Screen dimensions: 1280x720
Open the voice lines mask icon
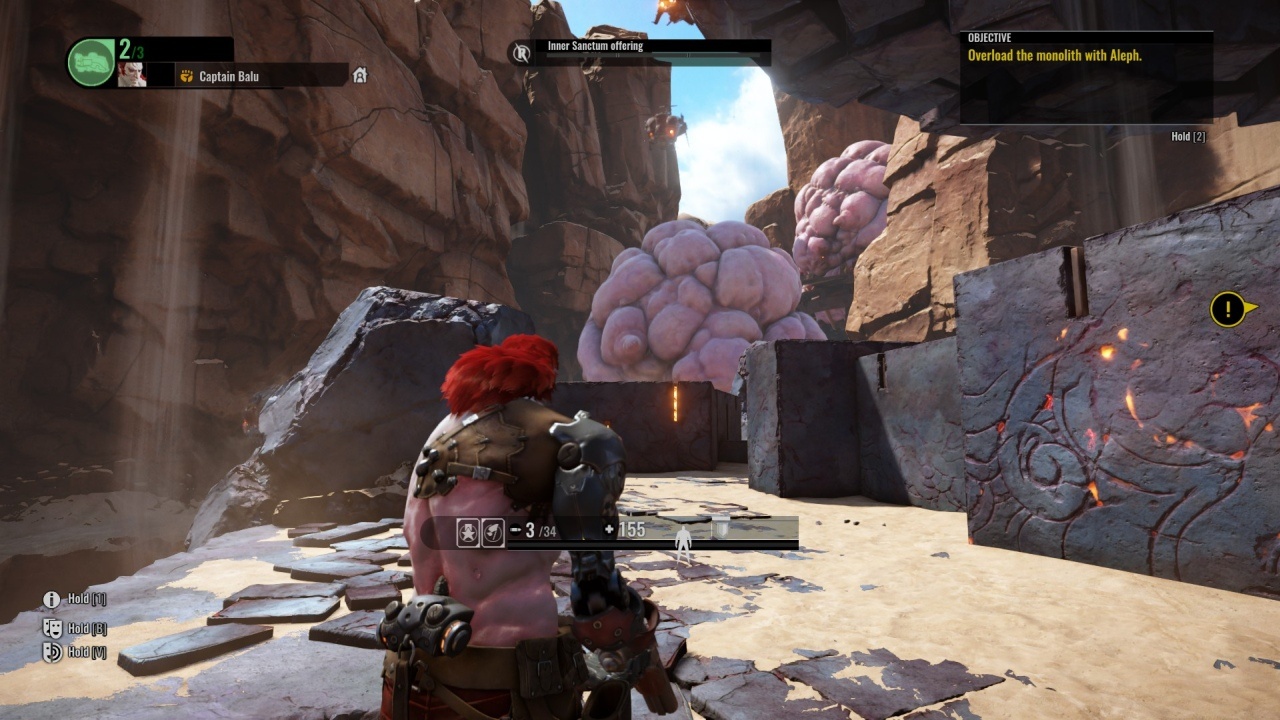point(52,652)
